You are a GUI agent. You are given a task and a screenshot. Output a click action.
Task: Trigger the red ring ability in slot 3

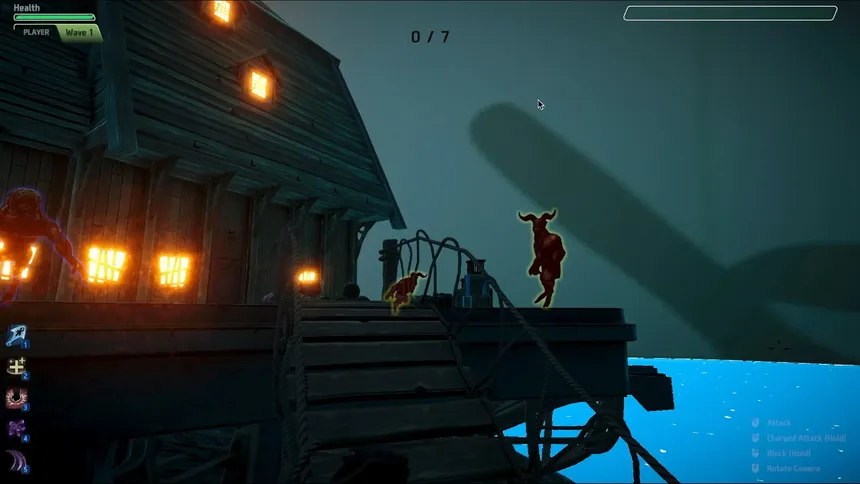16,398
